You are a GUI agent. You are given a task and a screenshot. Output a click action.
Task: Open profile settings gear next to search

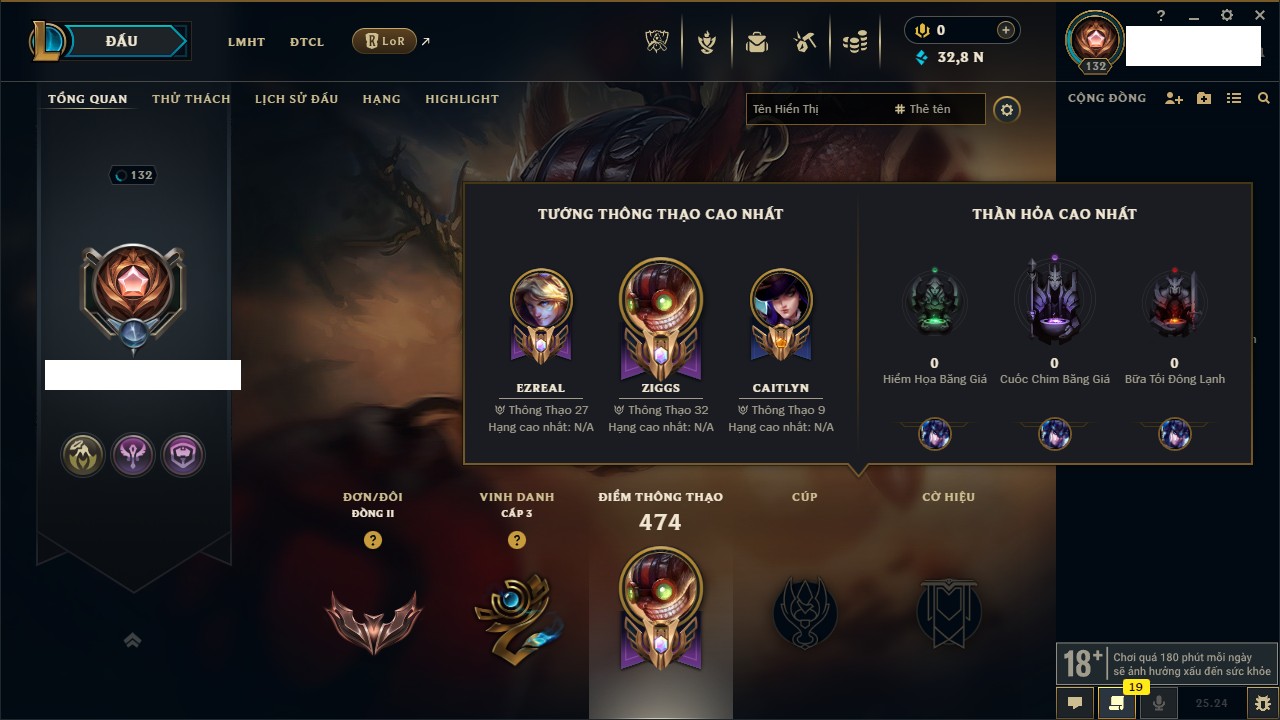(x=1007, y=110)
